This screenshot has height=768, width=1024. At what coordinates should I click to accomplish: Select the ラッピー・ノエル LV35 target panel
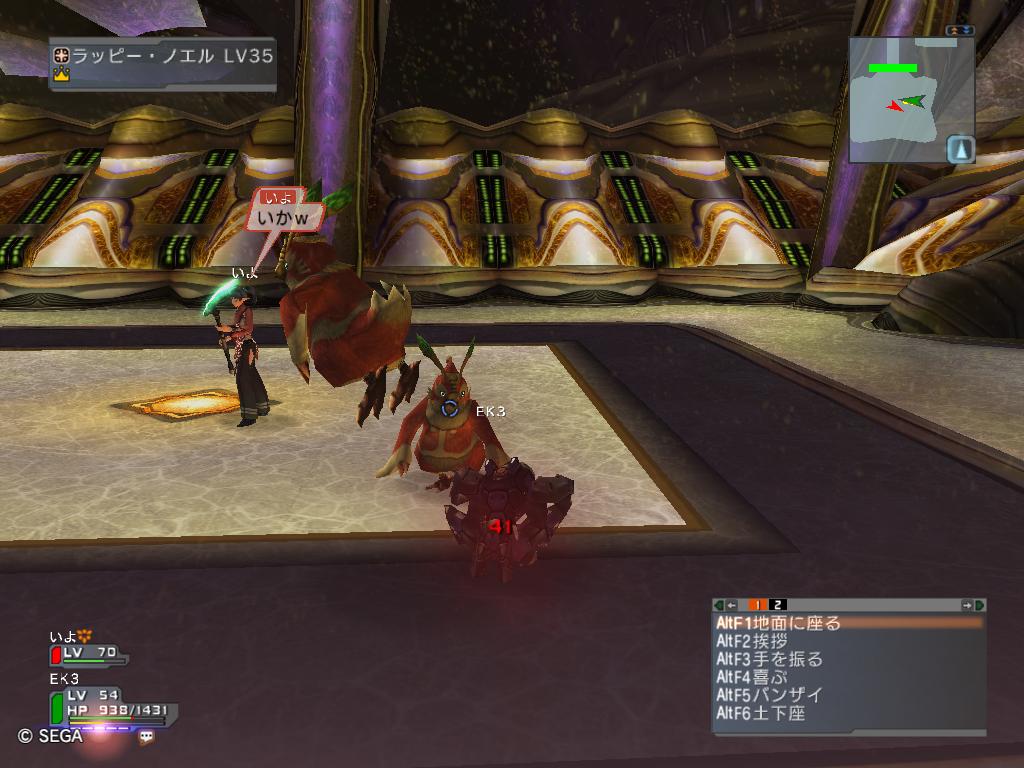click(162, 63)
